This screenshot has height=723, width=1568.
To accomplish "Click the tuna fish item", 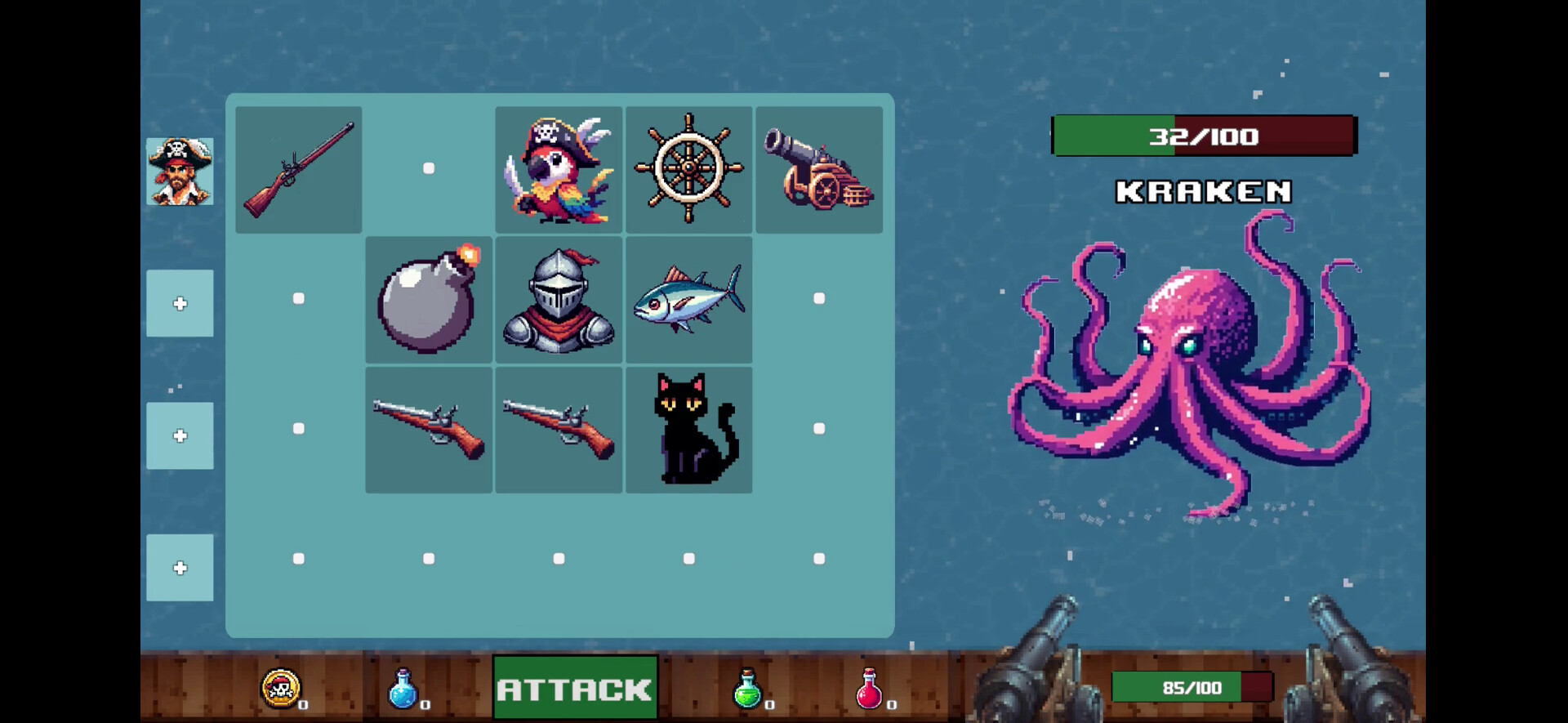I will (x=689, y=298).
